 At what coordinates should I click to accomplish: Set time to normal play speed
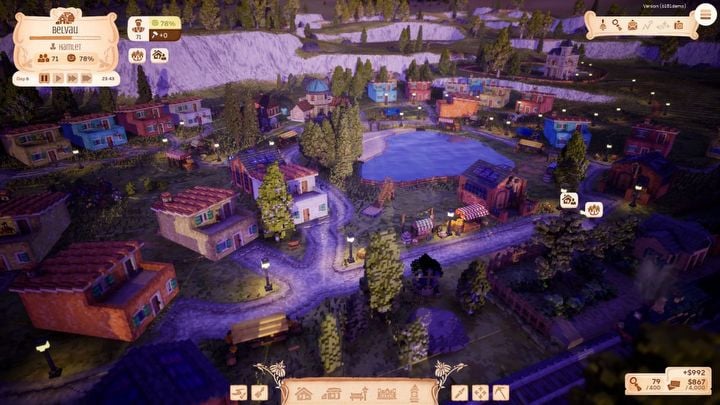click(58, 78)
